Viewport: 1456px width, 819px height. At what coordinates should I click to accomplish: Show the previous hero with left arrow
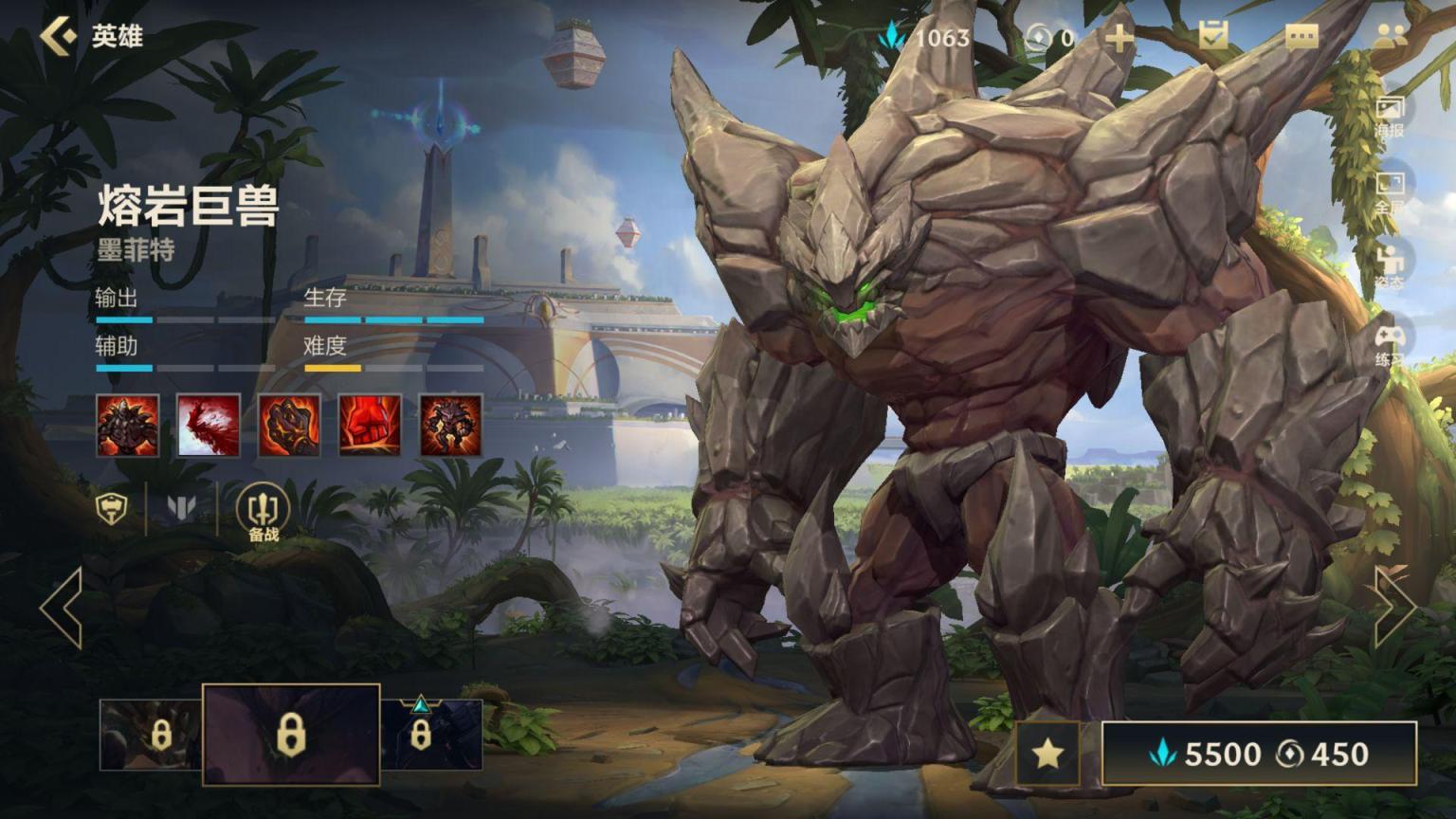[62, 608]
